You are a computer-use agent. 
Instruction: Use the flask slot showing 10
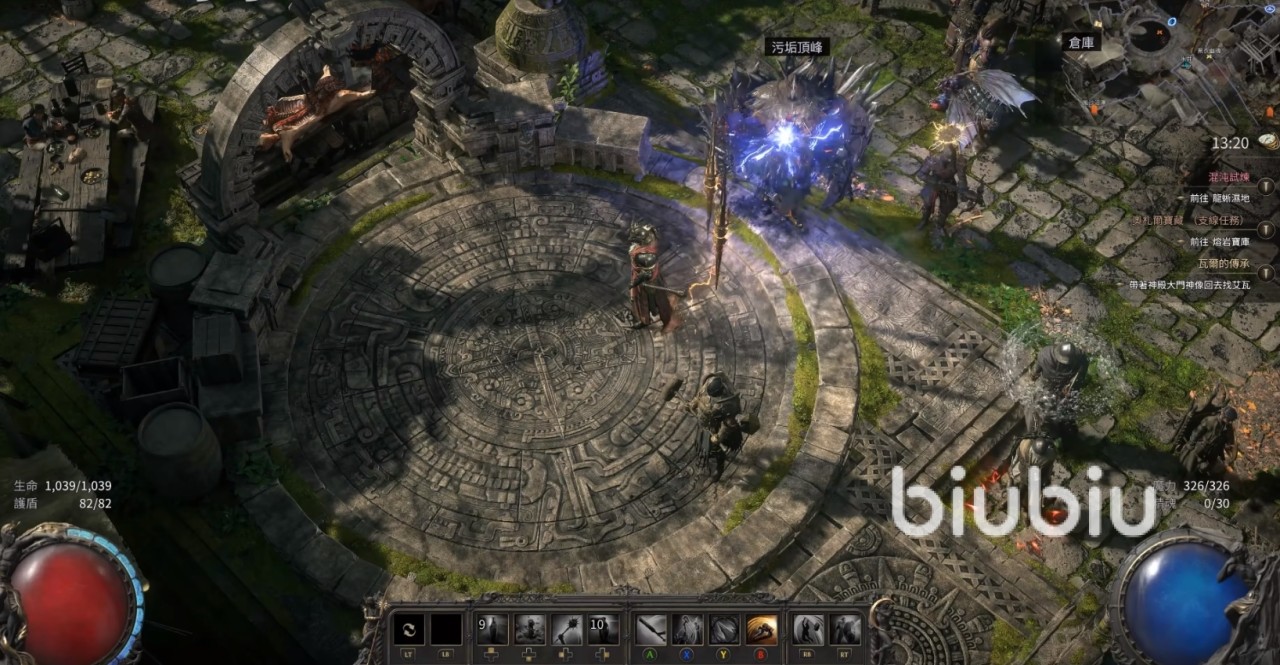click(x=603, y=629)
